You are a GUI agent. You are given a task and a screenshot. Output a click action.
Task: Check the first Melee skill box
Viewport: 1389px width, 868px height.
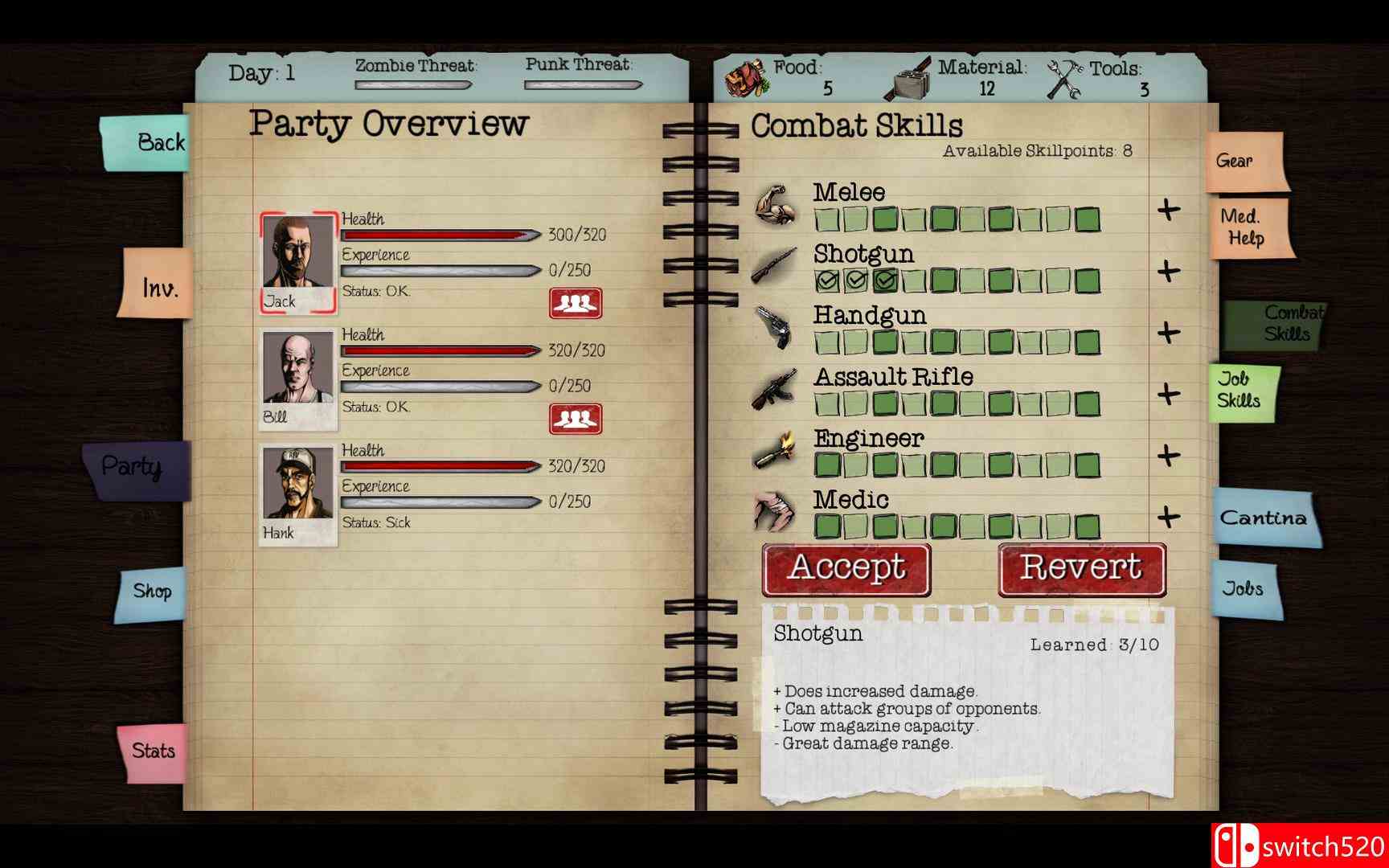[826, 219]
